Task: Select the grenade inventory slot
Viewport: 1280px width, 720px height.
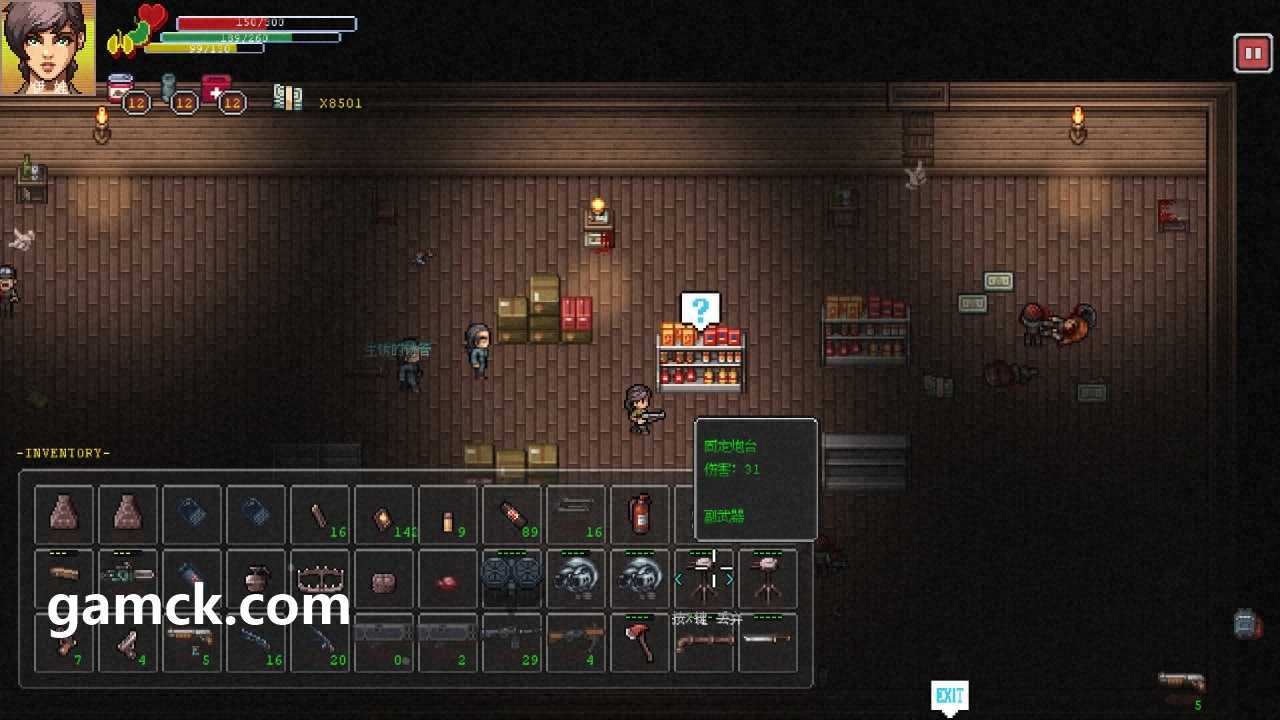Action: 256,578
